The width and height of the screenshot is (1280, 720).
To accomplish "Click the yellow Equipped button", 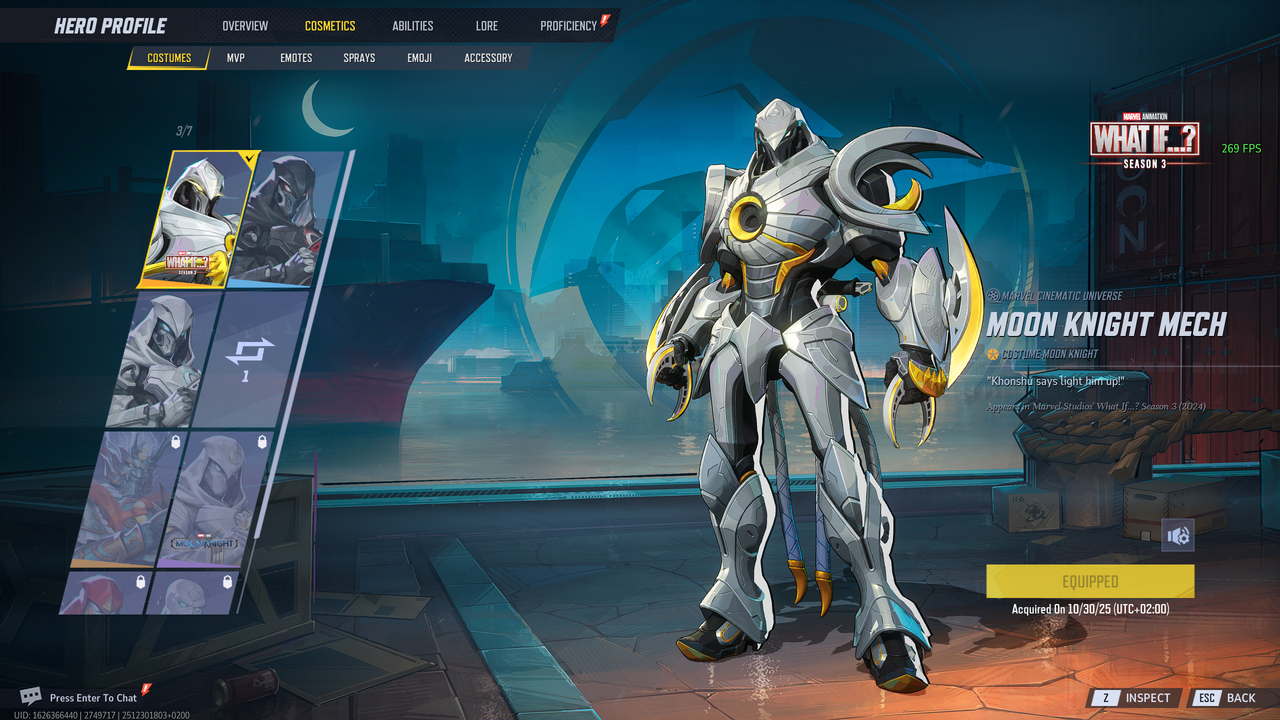I will (x=1090, y=581).
